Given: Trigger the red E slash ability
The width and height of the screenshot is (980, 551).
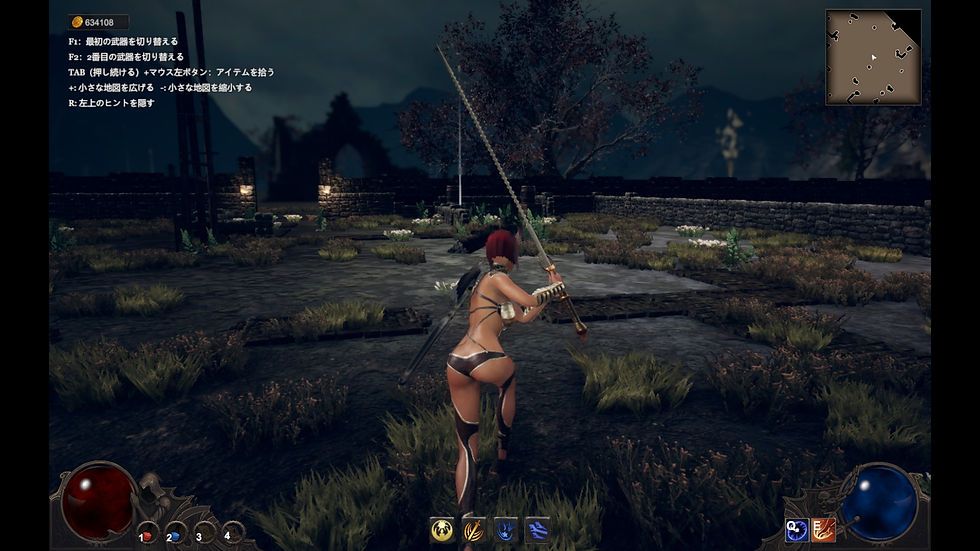Looking at the screenshot, I should [x=824, y=530].
